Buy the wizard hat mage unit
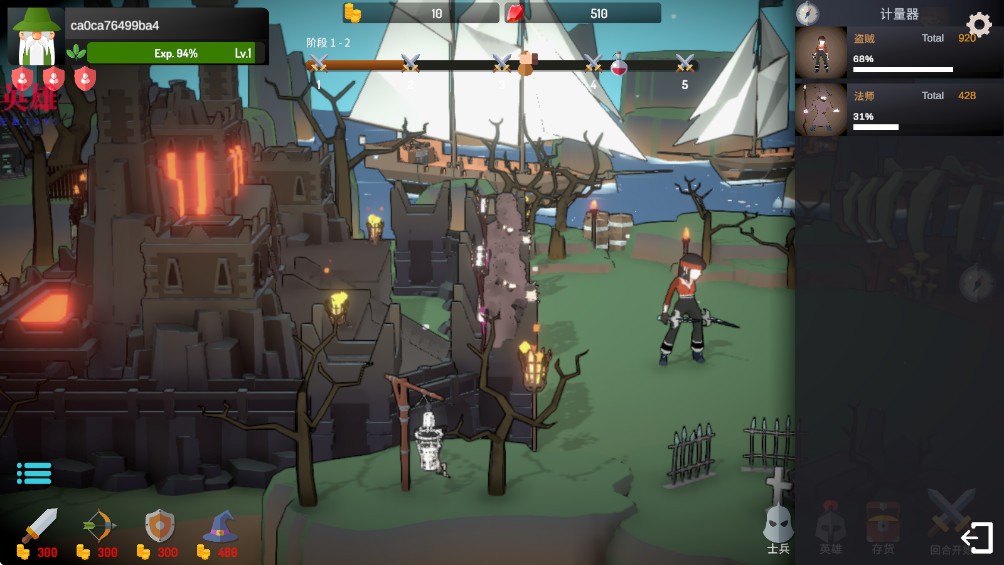 click(219, 526)
